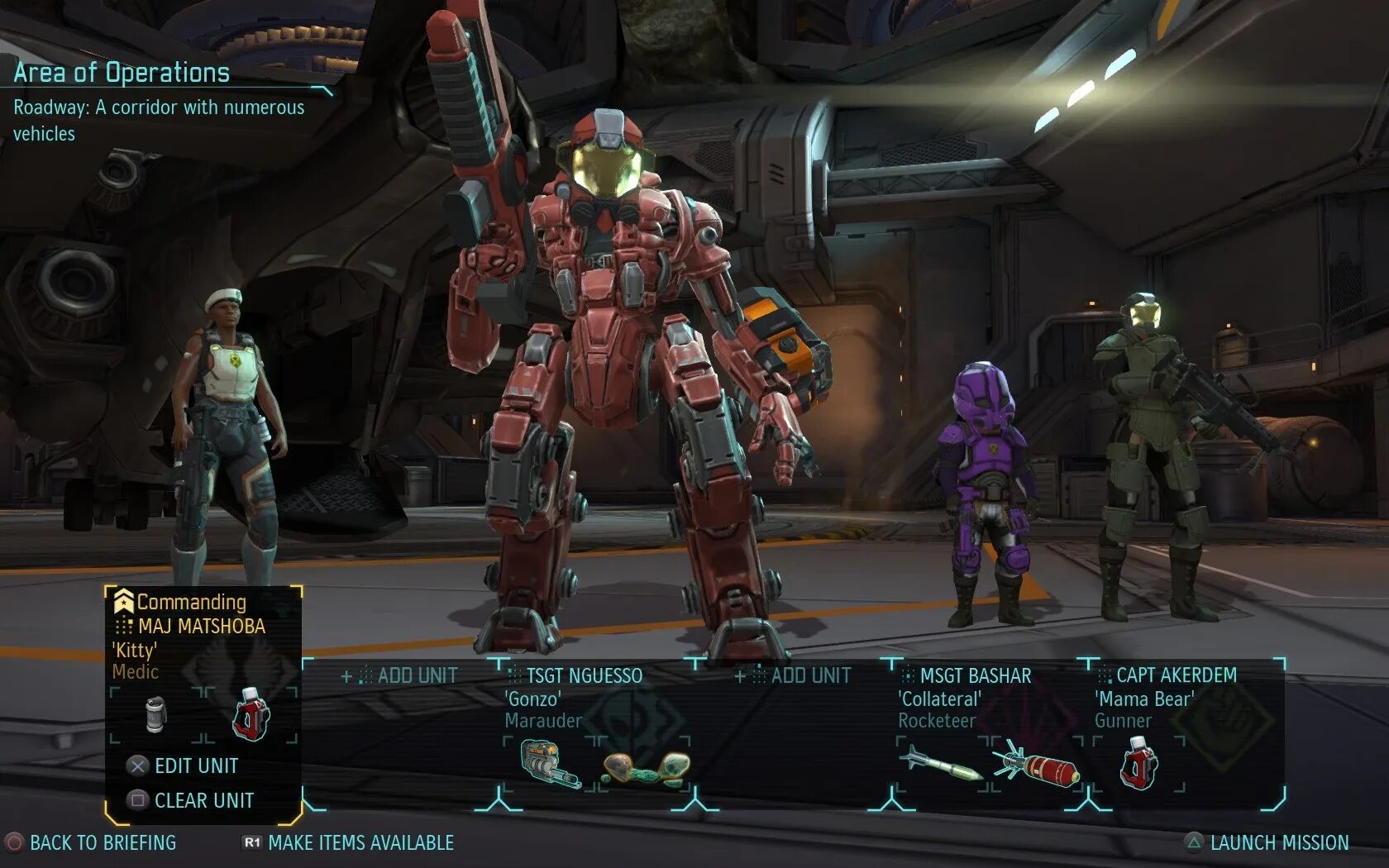The height and width of the screenshot is (868, 1389).
Task: Select Bashar's green-tipped rocket slot
Action: coord(941,764)
